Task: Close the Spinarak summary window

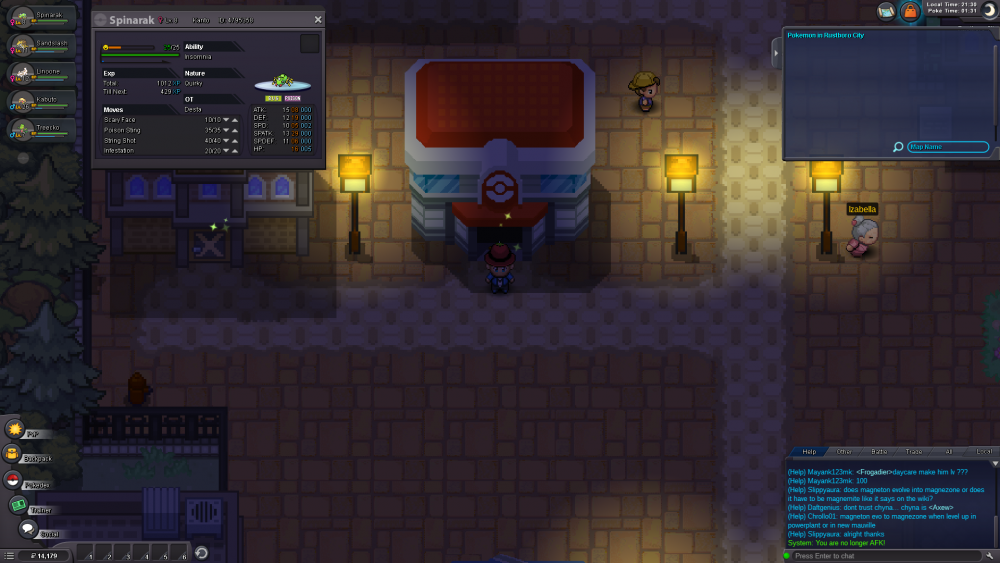Action: pos(318,19)
